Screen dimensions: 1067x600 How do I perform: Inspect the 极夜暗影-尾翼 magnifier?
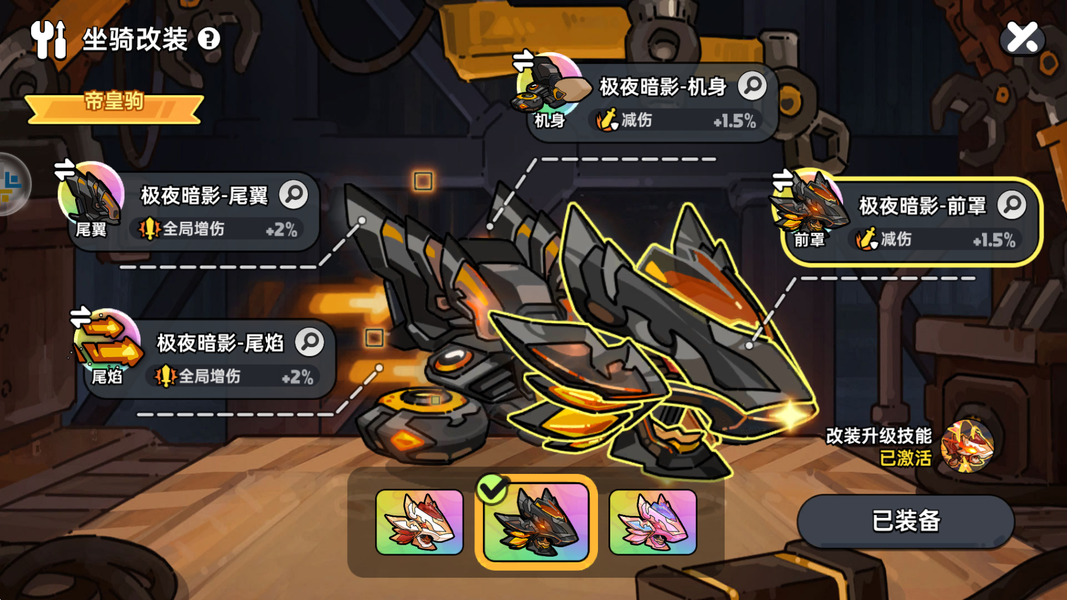coord(293,194)
